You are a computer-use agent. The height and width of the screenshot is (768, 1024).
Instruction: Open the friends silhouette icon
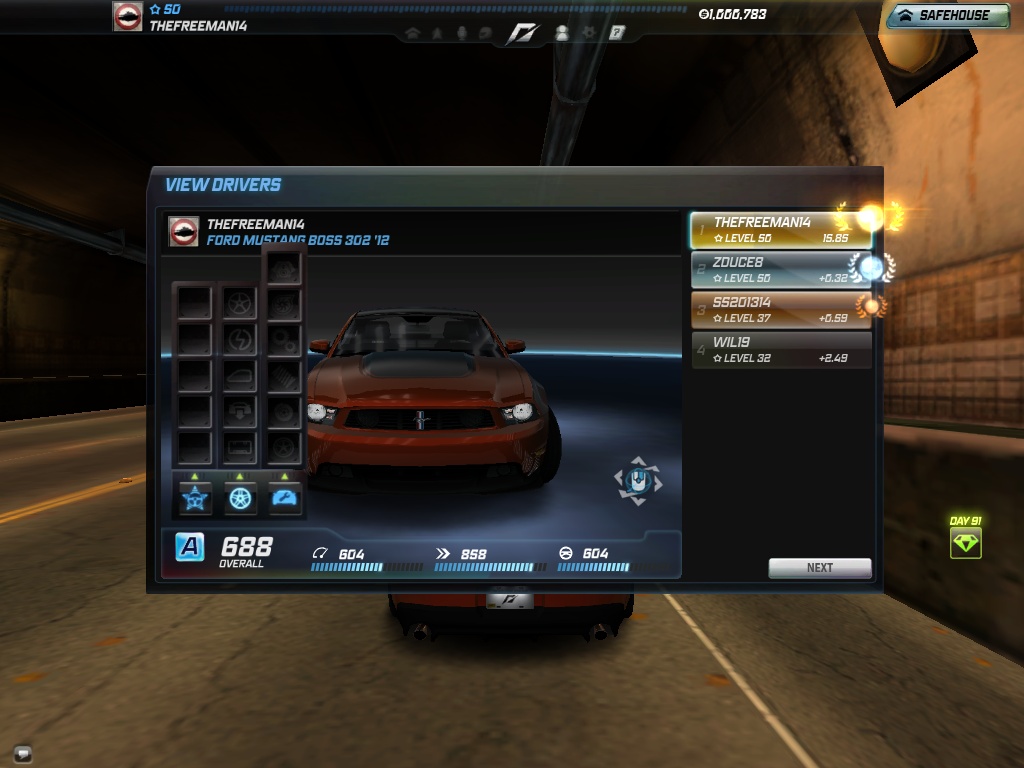(561, 33)
